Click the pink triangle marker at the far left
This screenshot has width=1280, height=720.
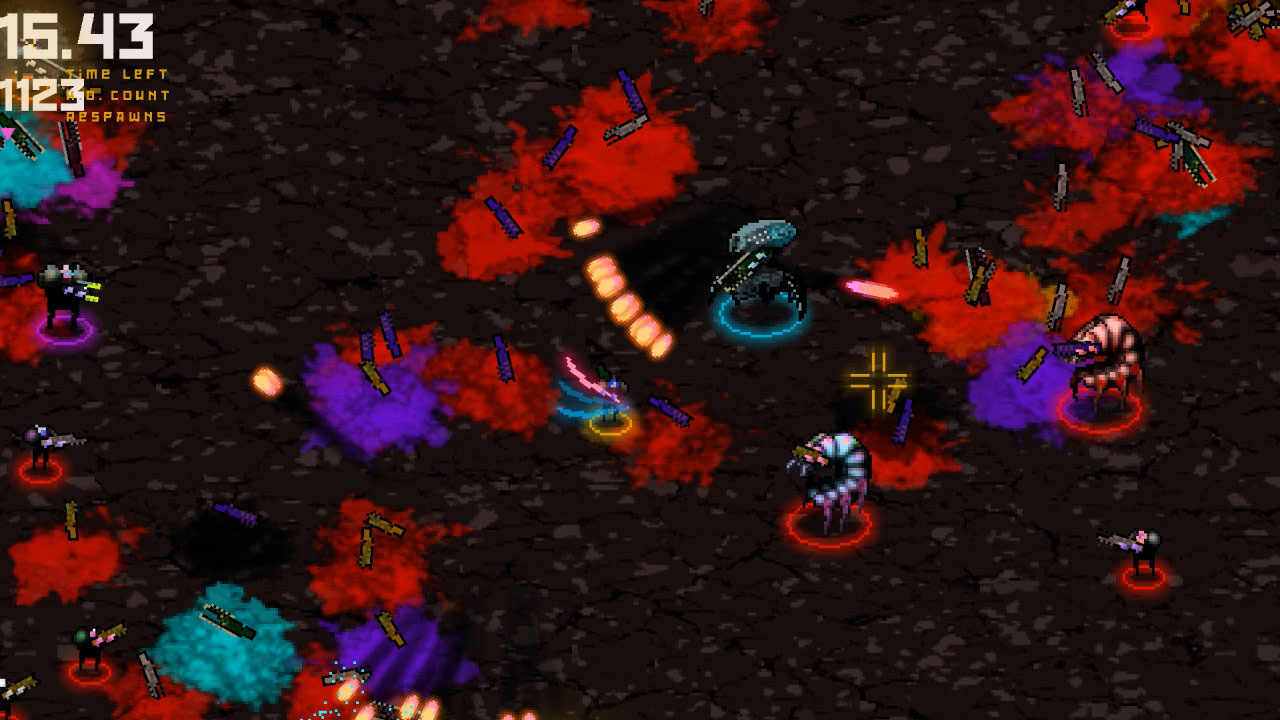pos(6,133)
